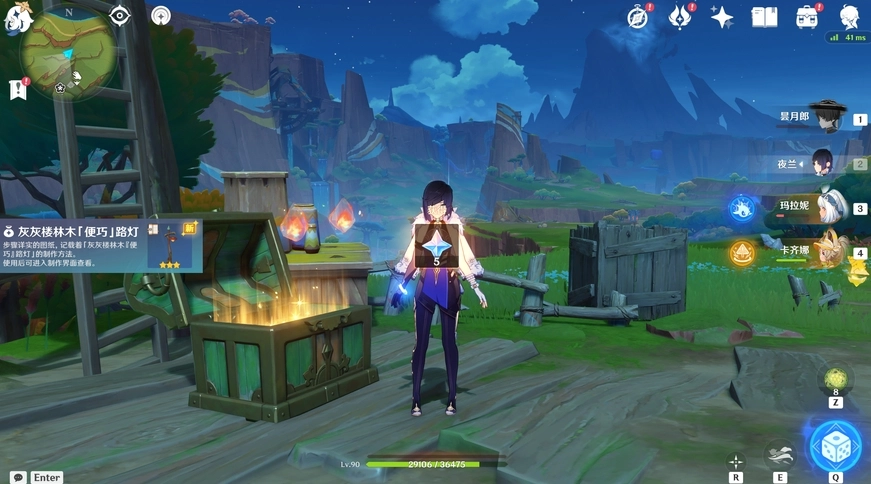
Task: Switch to party member 玛拉妮
Action: click(x=826, y=207)
